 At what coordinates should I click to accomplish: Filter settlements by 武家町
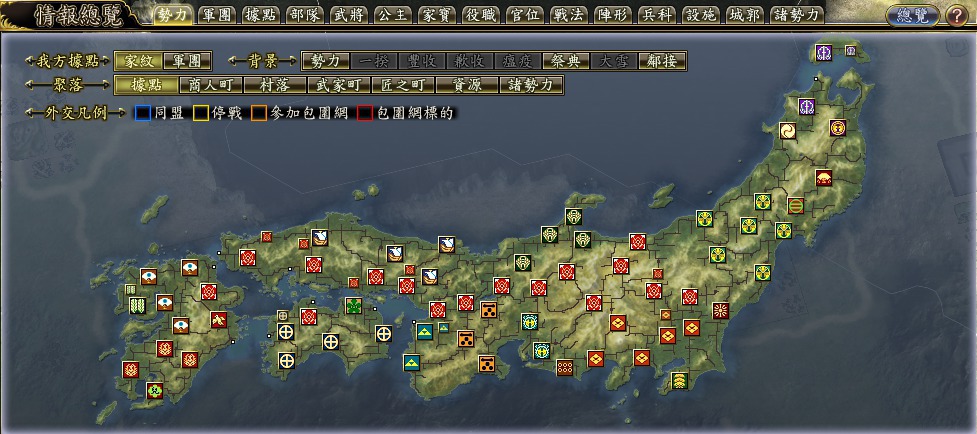pyautogui.click(x=335, y=85)
